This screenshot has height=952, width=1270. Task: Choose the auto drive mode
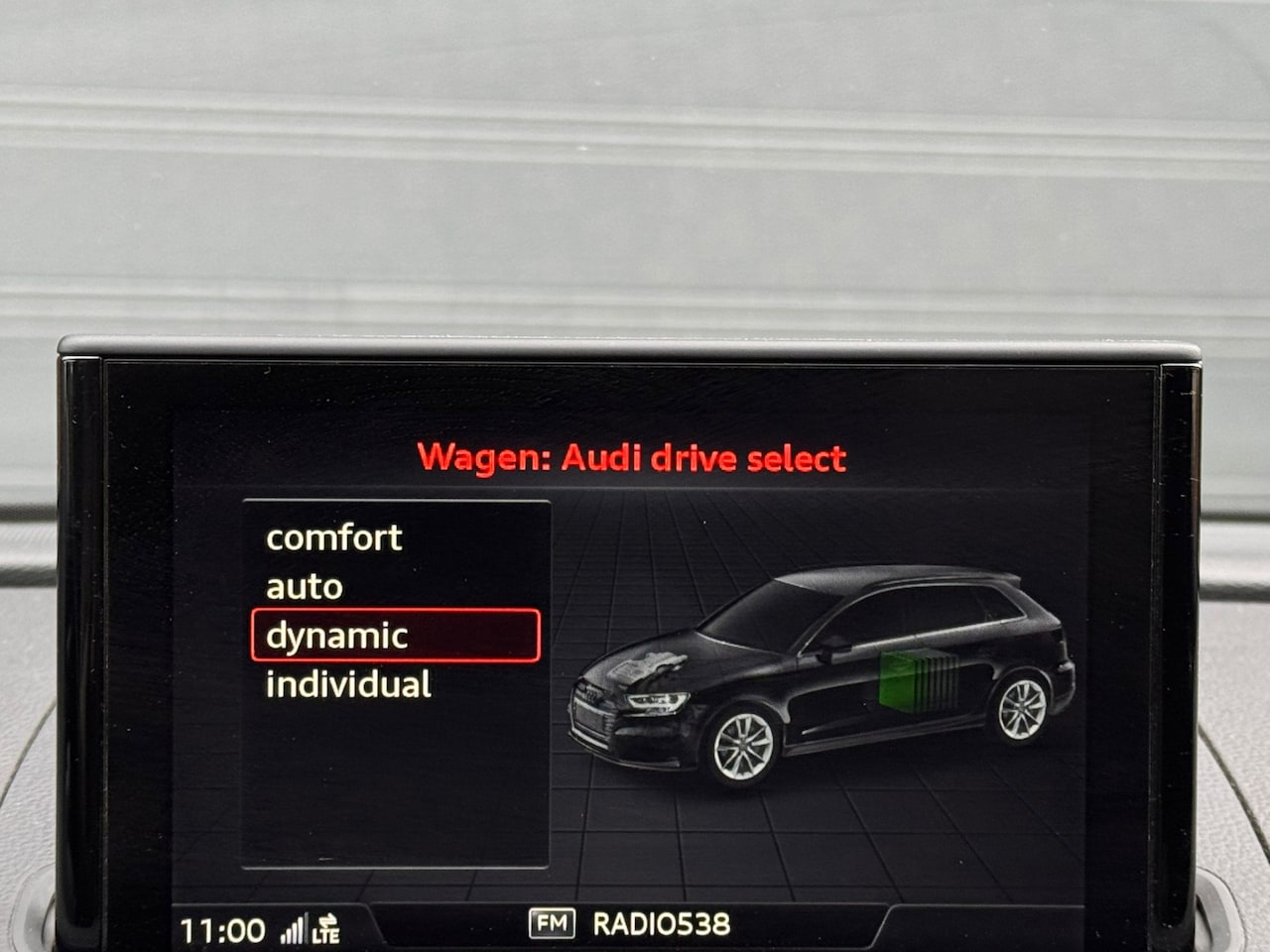(305, 587)
